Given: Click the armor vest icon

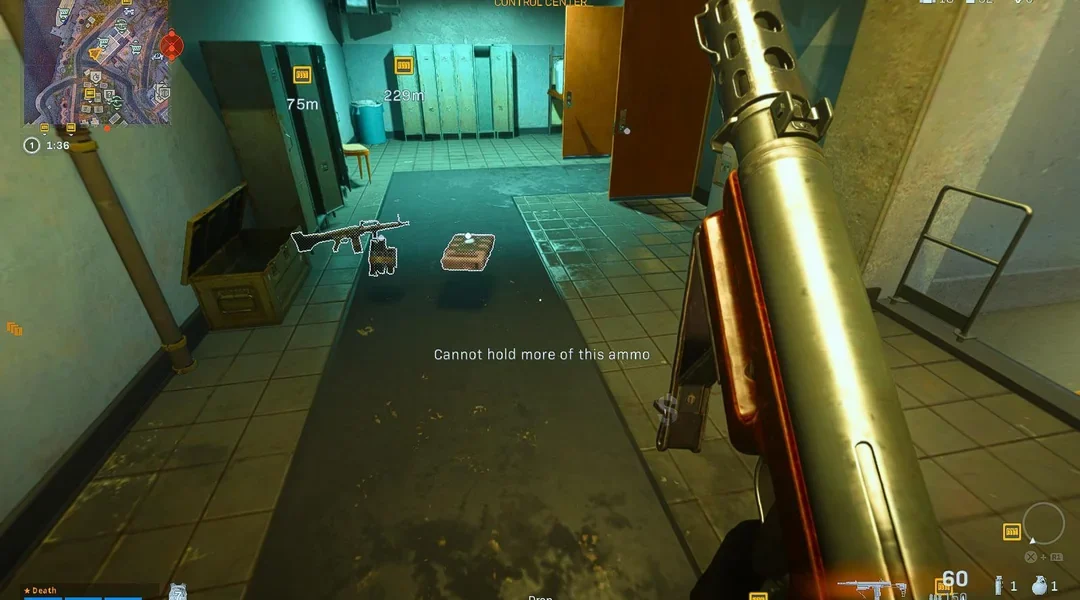Looking at the screenshot, I should (177, 591).
